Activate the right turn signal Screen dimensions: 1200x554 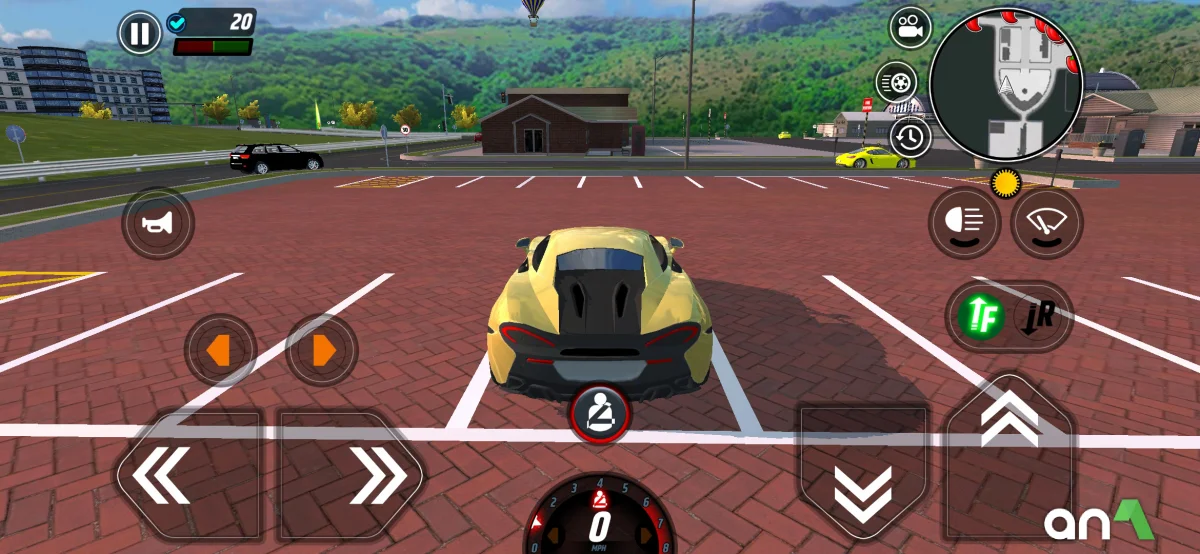(x=322, y=350)
